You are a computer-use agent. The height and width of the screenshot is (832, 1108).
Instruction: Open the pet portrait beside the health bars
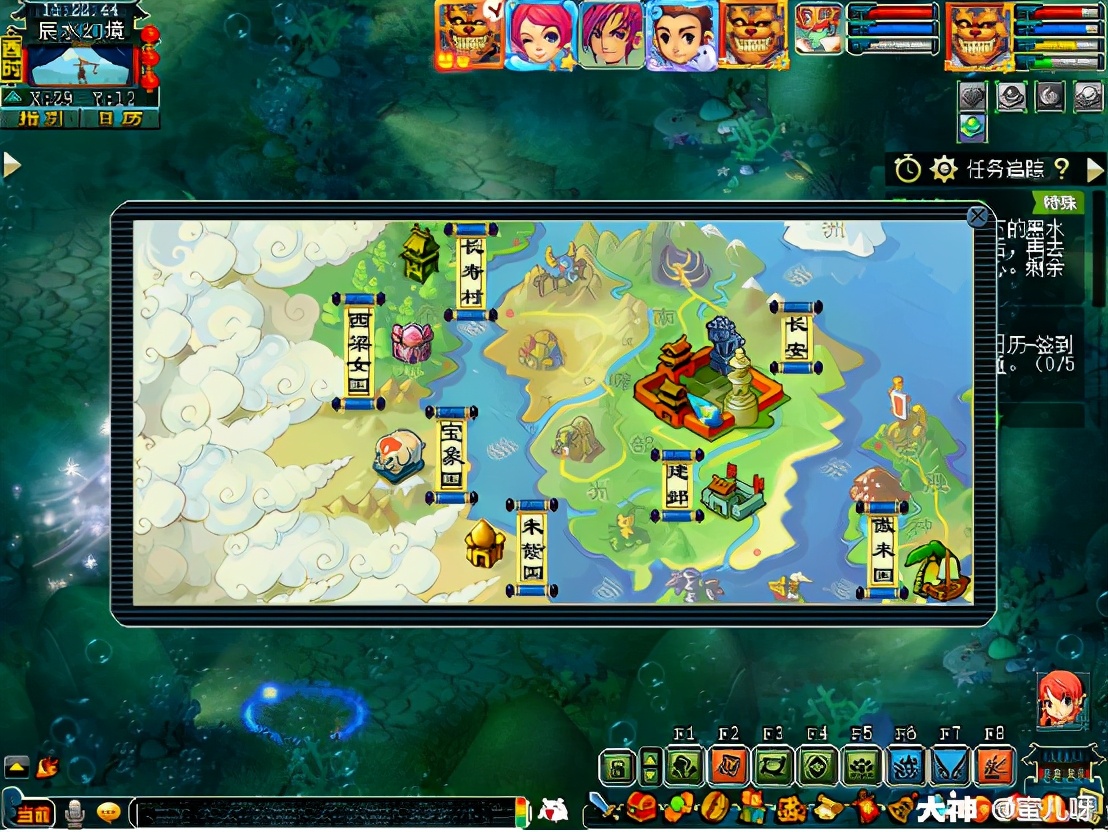click(820, 30)
